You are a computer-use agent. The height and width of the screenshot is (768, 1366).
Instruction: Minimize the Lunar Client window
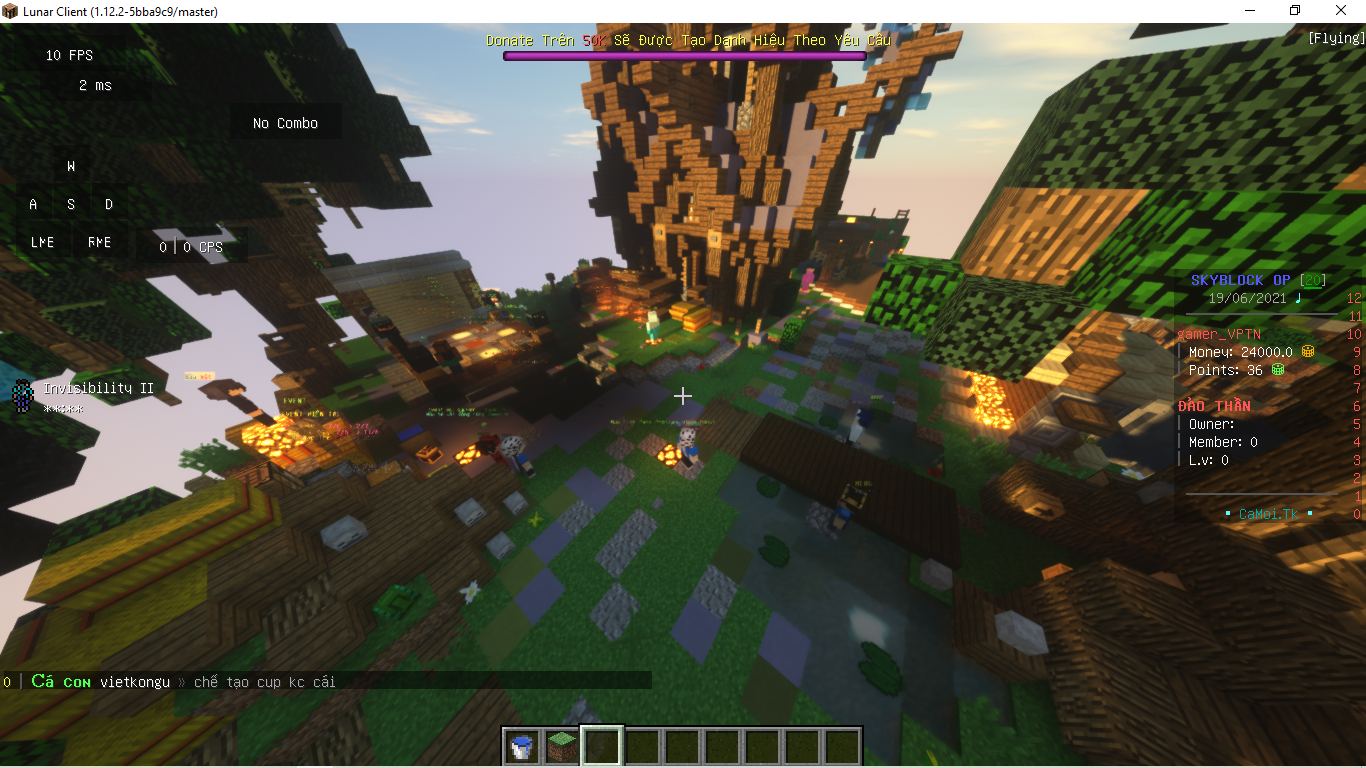click(x=1250, y=11)
